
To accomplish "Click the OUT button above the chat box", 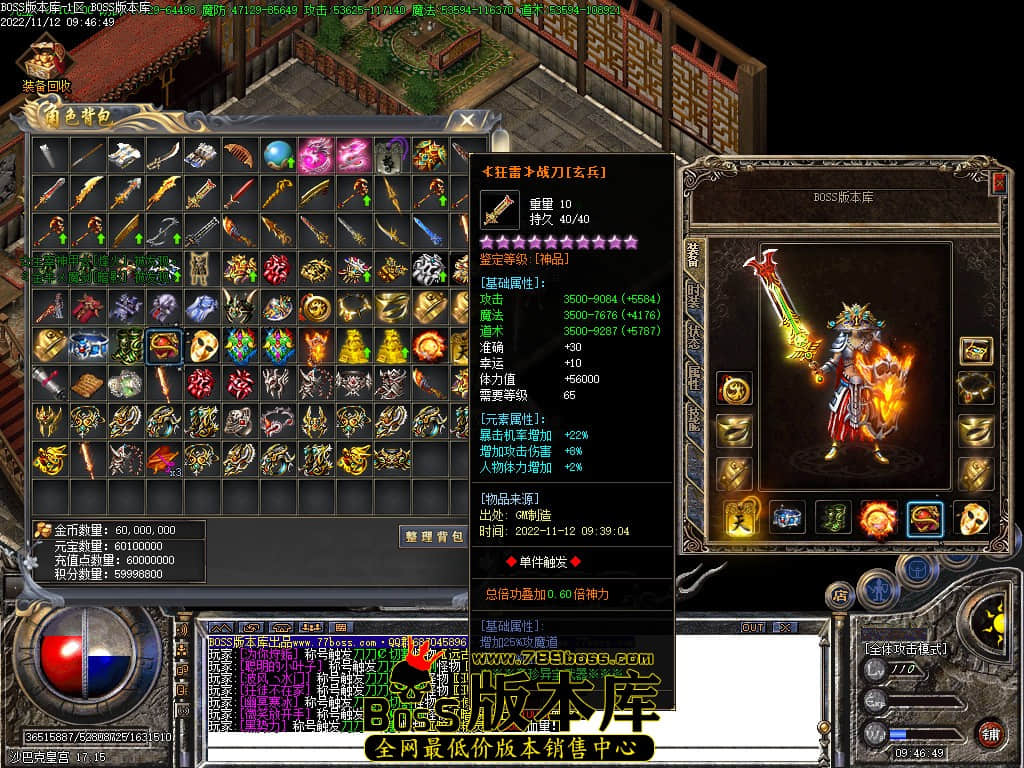I will (752, 627).
